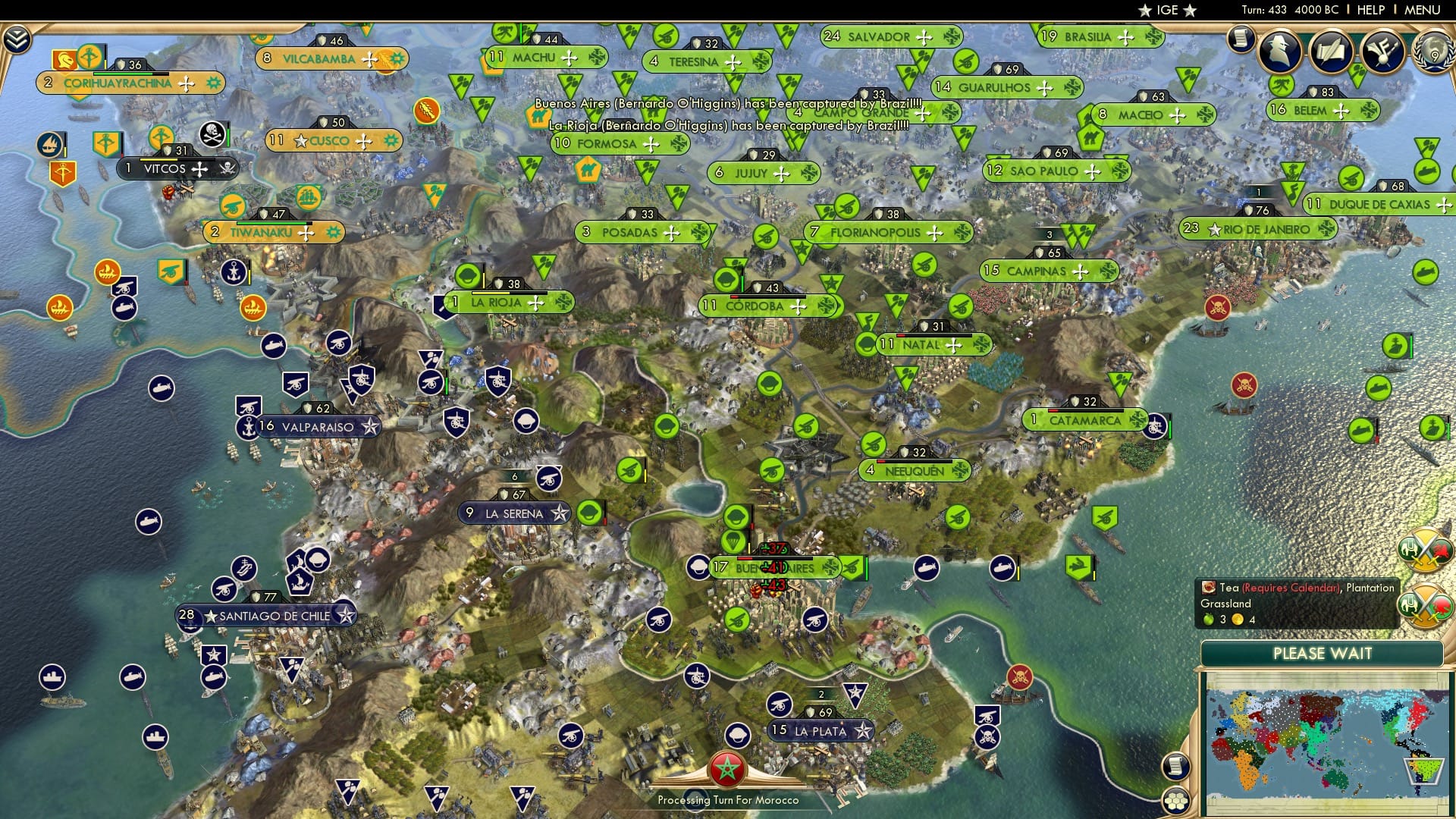This screenshot has height=819, width=1456.
Task: Switch to strategic view with hexagon icon
Action: point(1176,800)
